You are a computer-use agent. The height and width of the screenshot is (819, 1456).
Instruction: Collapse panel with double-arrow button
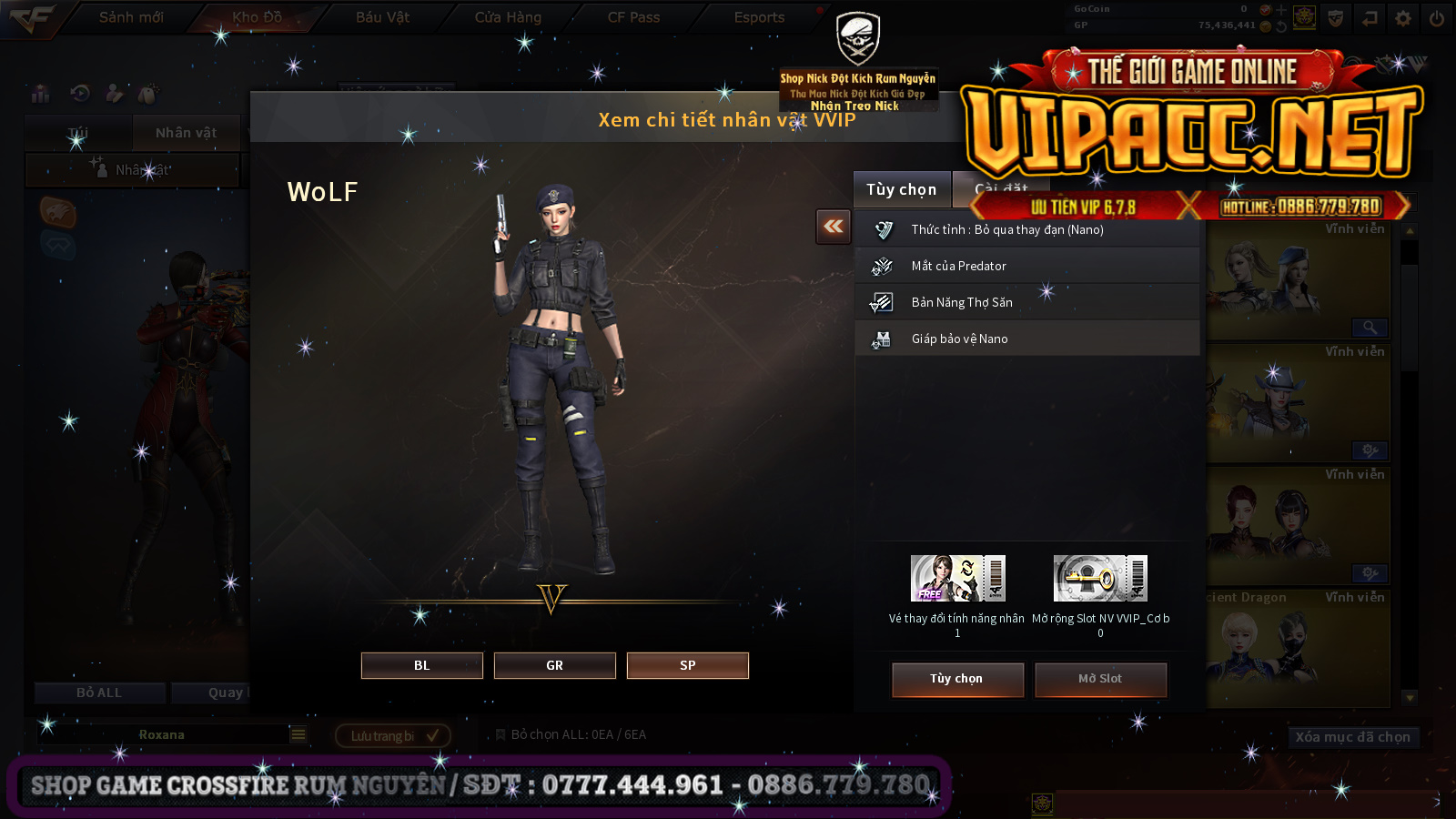[834, 227]
